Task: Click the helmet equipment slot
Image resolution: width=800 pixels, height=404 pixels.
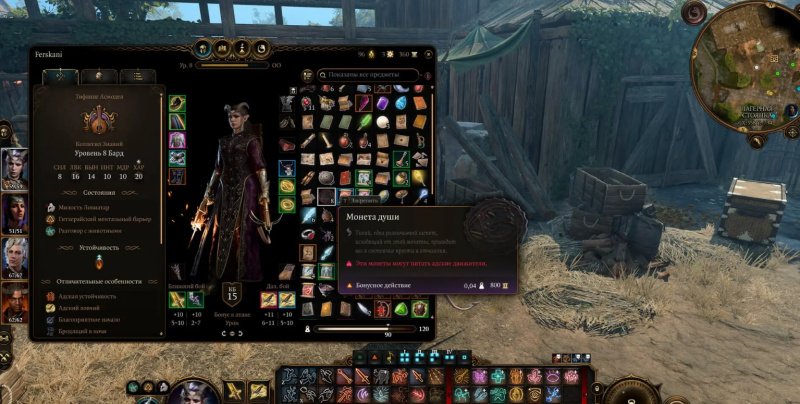Action: (x=177, y=105)
